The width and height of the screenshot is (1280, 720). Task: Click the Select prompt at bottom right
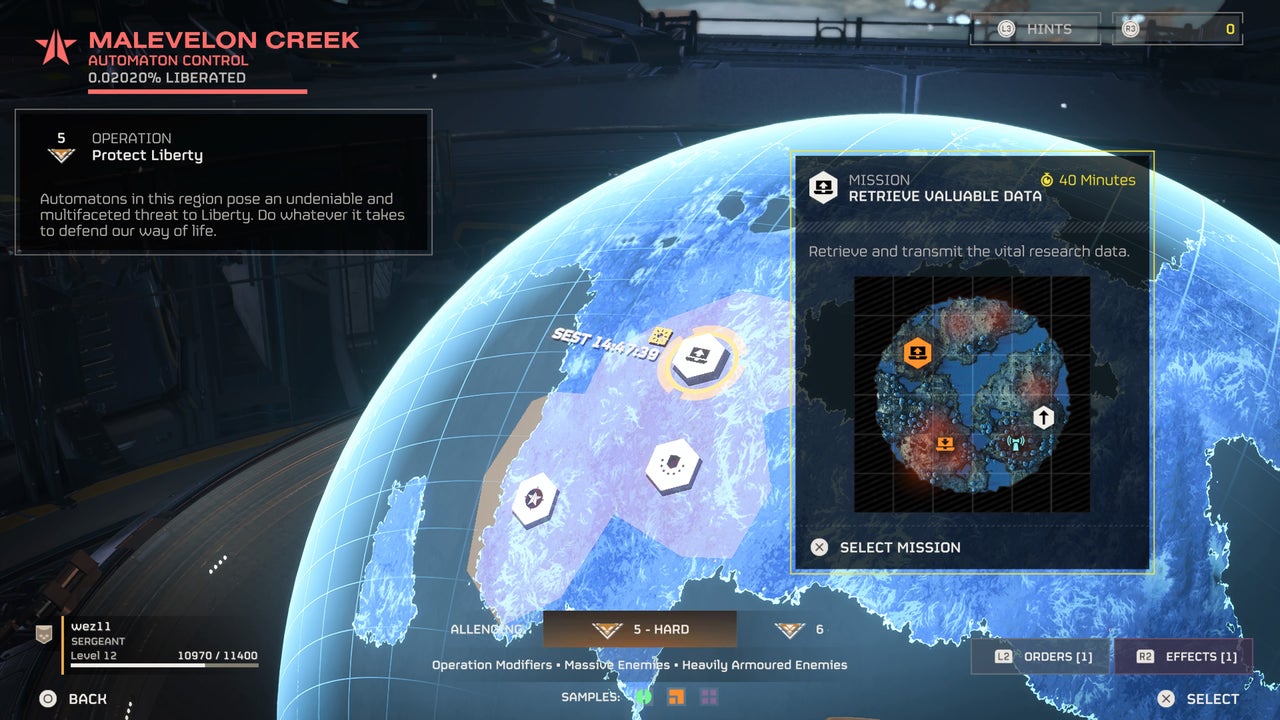coord(1198,699)
